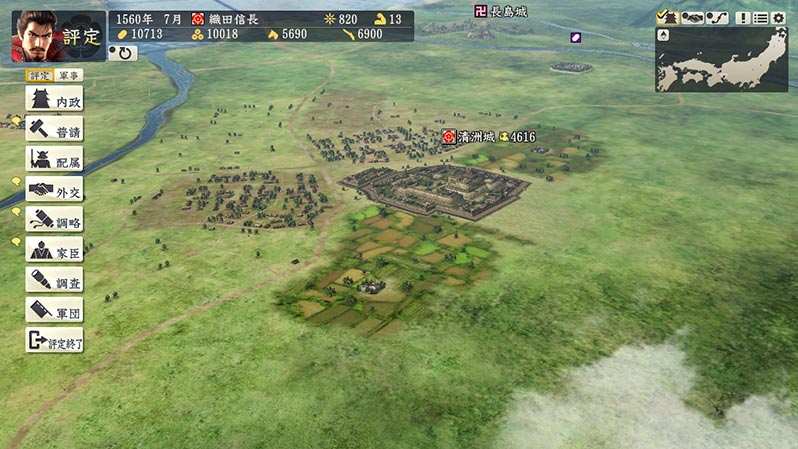Toggle the castle display filter icon
This screenshot has height=449, width=798.
pos(666,18)
